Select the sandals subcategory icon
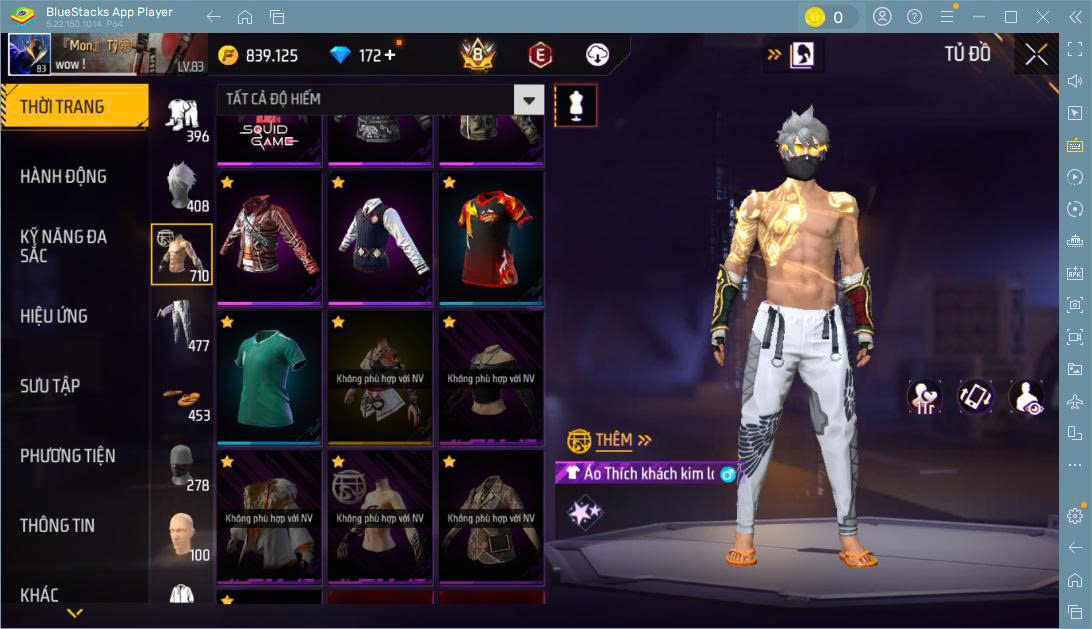The width and height of the screenshot is (1092, 629). [182, 397]
